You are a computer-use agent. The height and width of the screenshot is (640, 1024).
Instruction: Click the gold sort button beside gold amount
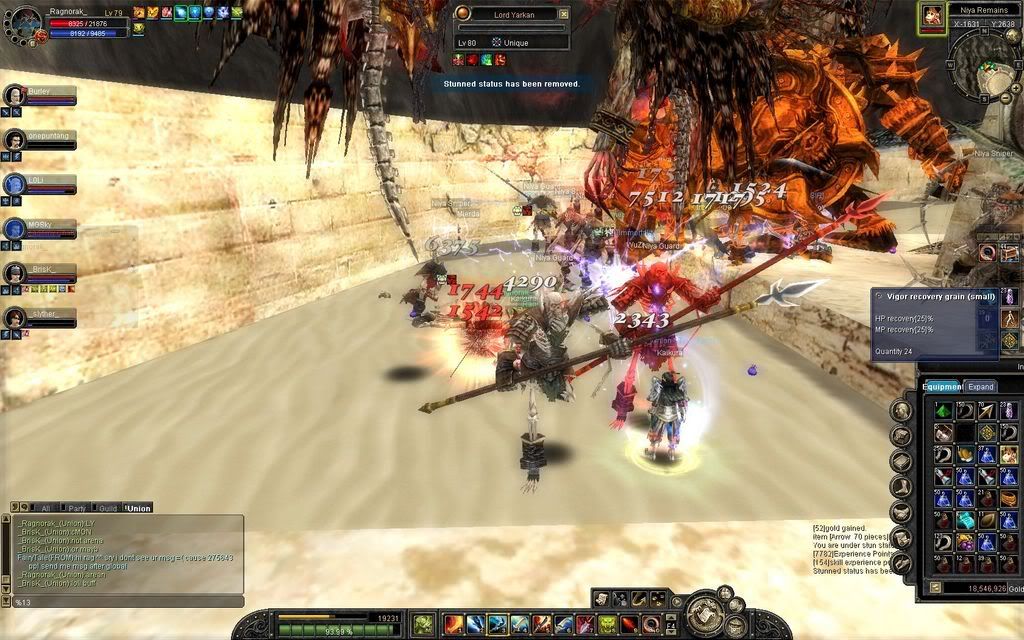point(935,587)
